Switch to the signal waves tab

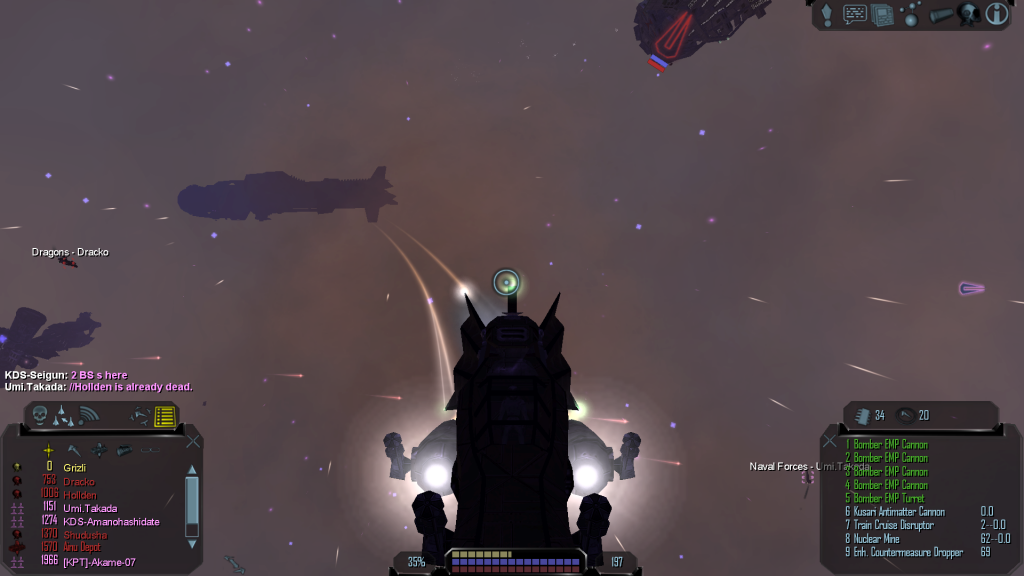(x=89, y=414)
